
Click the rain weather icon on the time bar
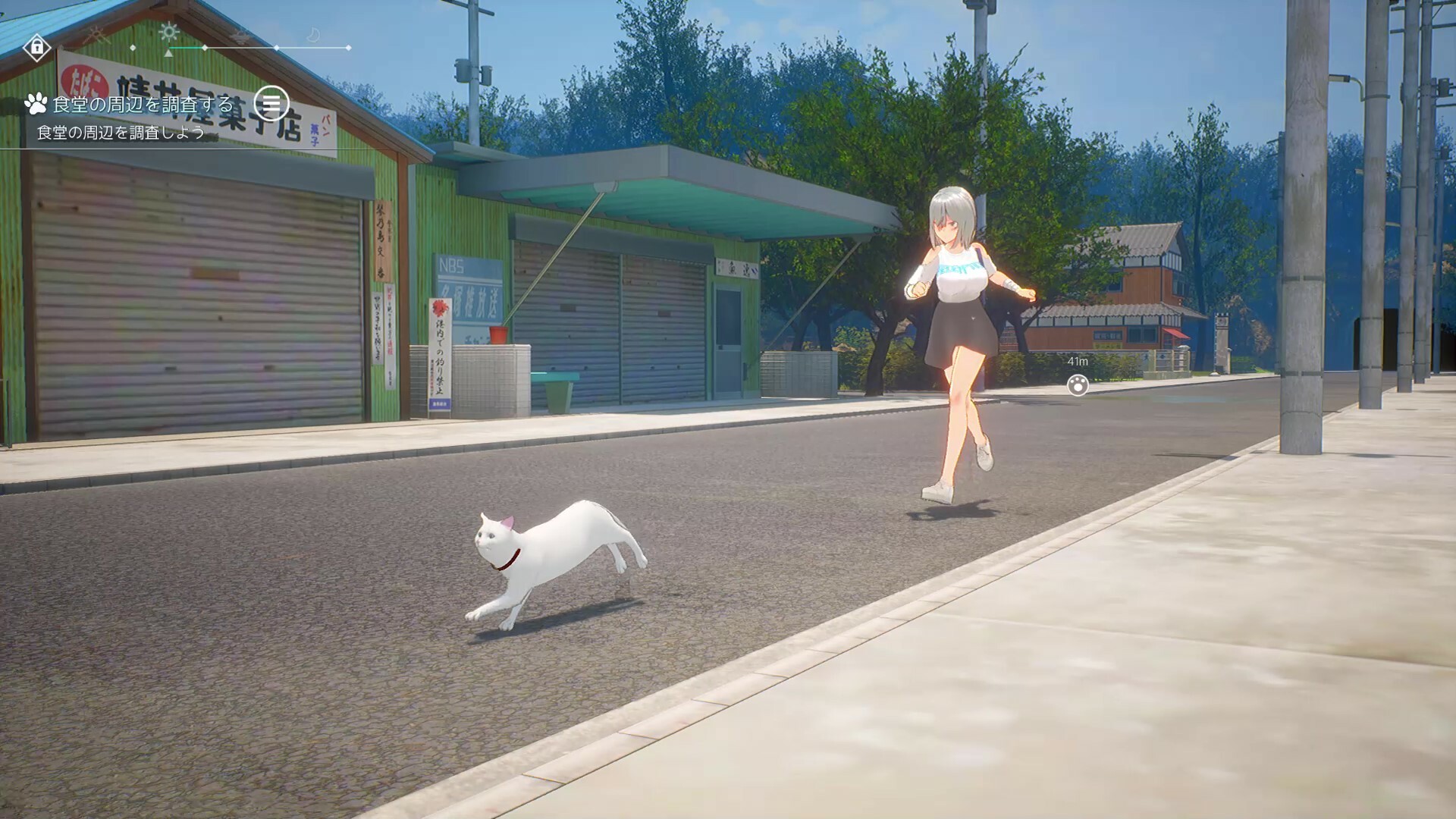239,35
